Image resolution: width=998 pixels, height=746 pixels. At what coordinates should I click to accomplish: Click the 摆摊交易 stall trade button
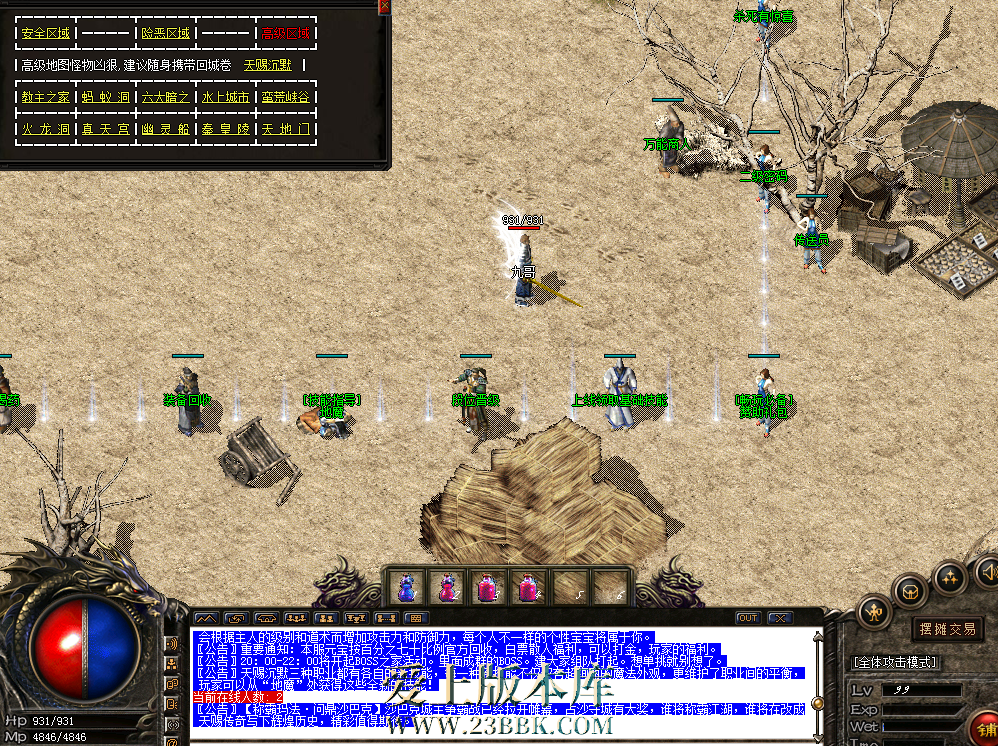pyautogui.click(x=945, y=628)
